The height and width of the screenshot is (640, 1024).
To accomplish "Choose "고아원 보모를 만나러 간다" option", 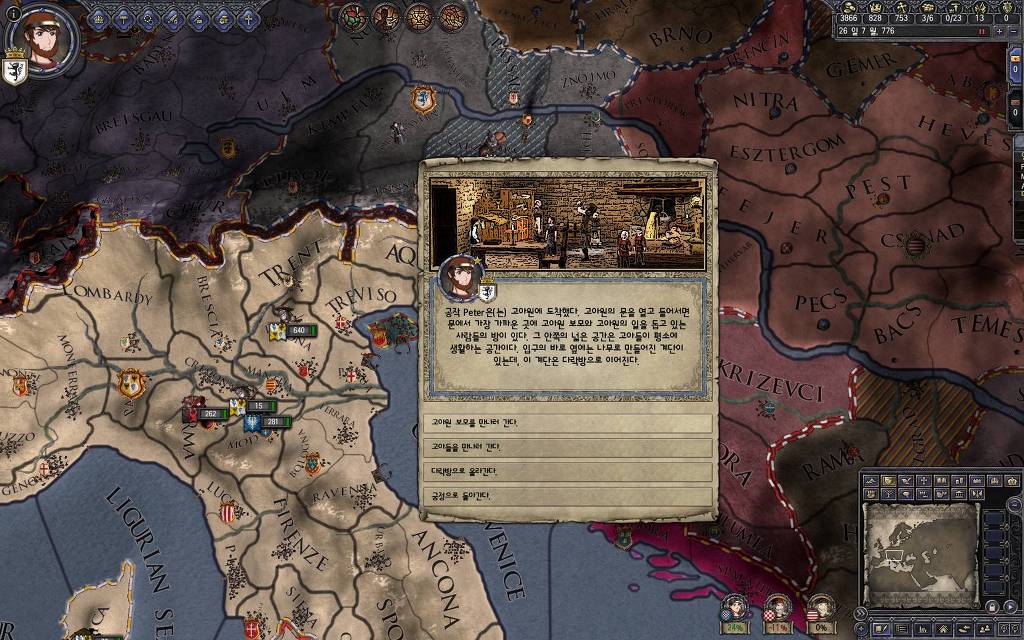I will click(x=567, y=423).
